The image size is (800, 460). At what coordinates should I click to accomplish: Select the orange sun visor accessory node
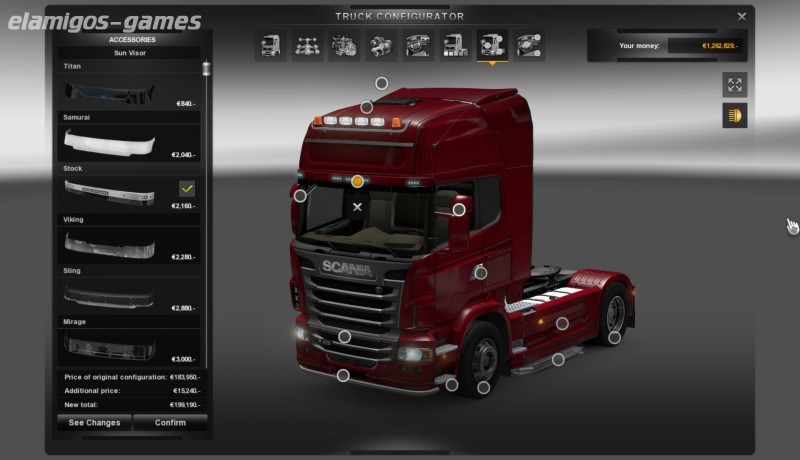pos(358,181)
